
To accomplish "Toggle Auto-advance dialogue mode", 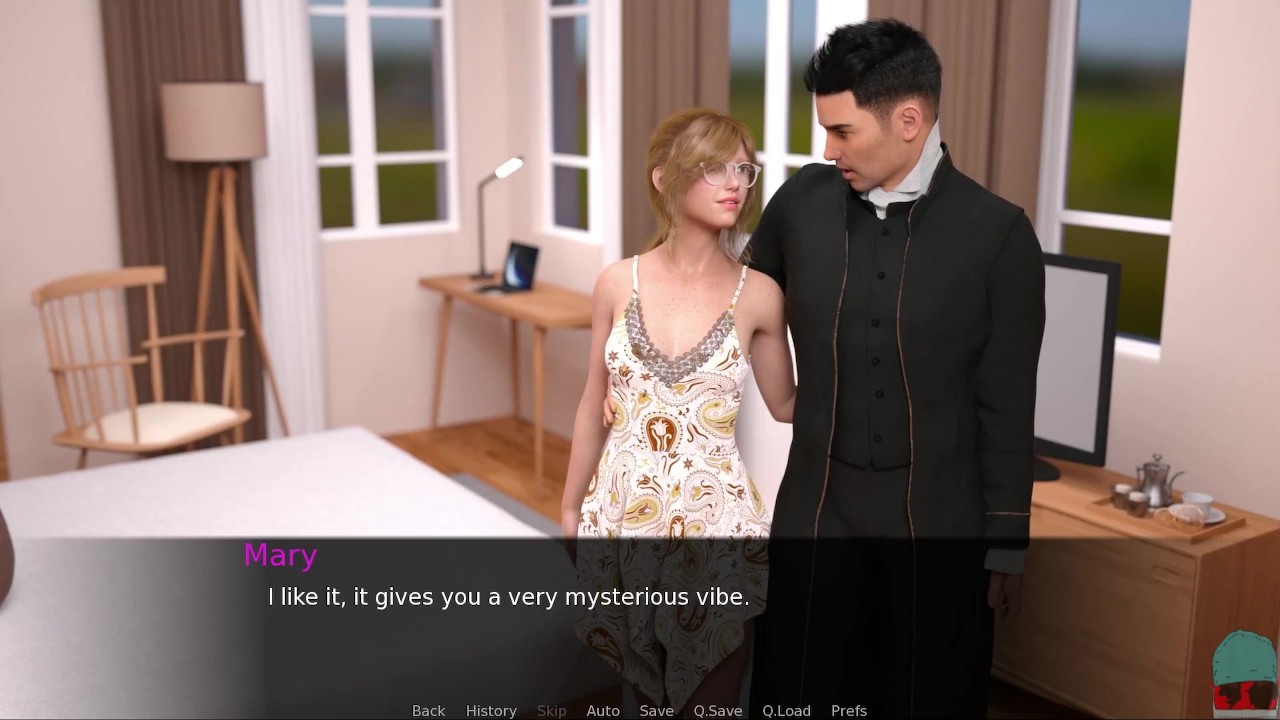I will click(x=603, y=710).
